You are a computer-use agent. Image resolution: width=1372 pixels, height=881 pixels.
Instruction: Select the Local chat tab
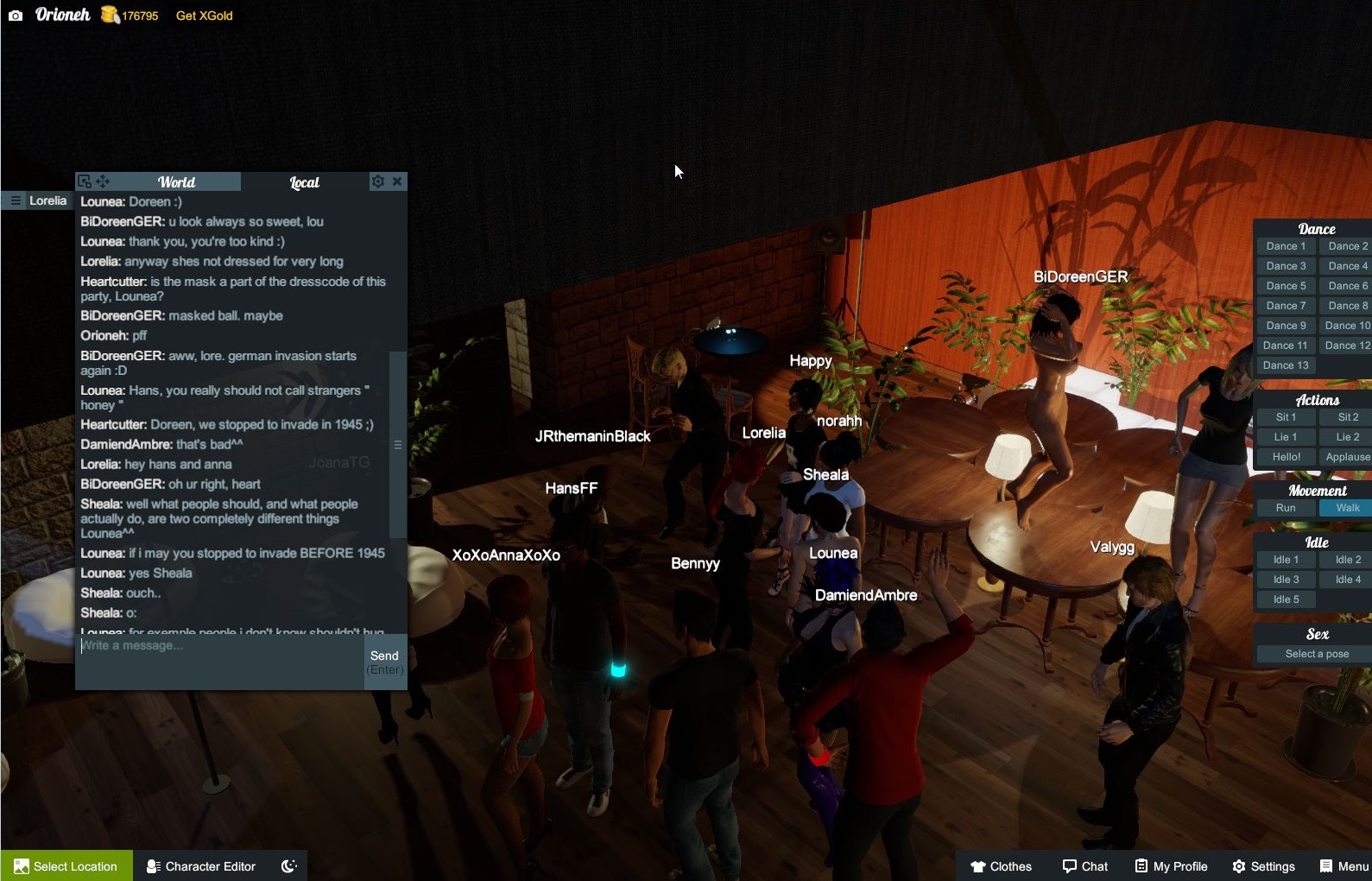304,181
